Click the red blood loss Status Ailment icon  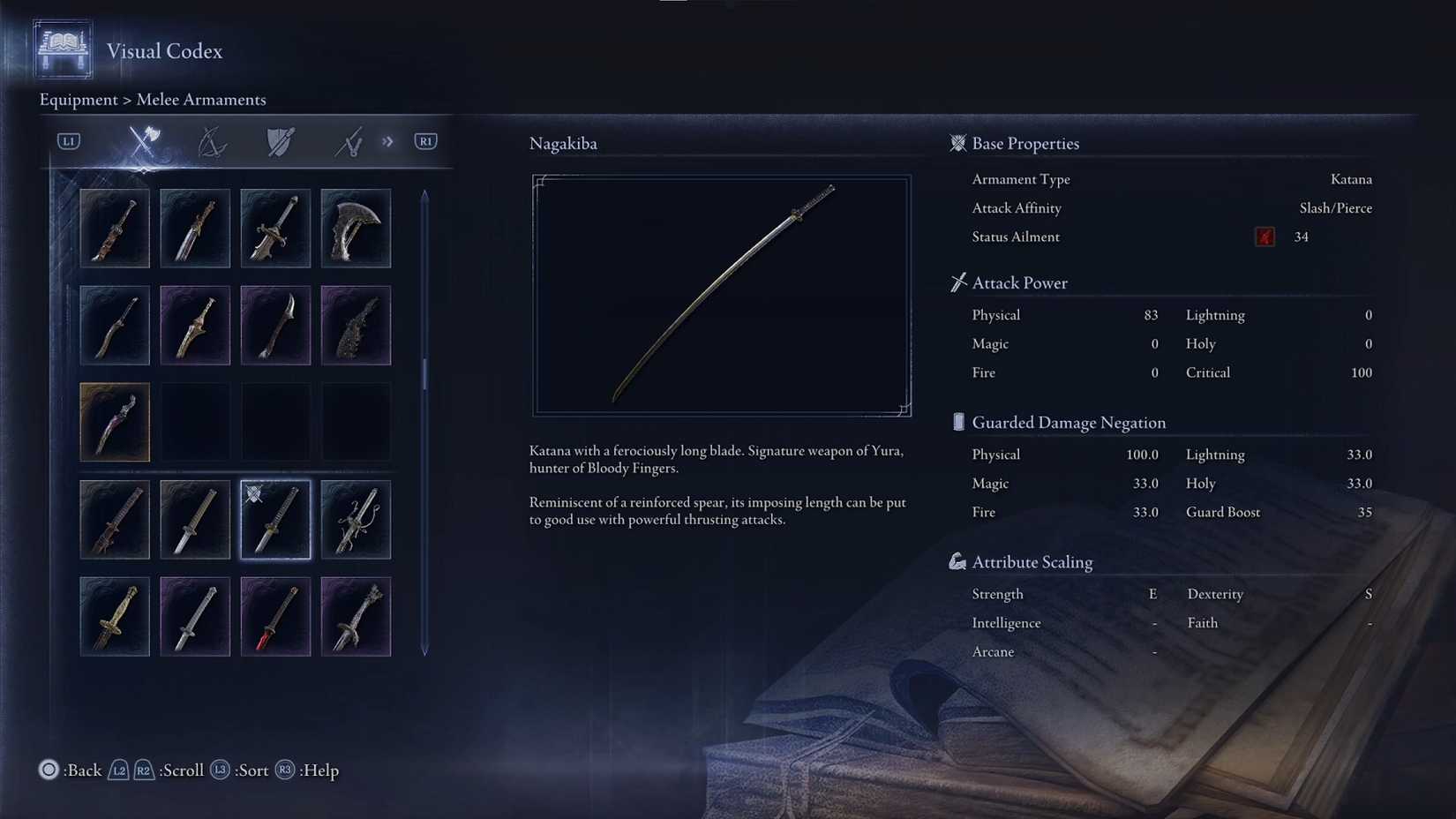(x=1264, y=237)
